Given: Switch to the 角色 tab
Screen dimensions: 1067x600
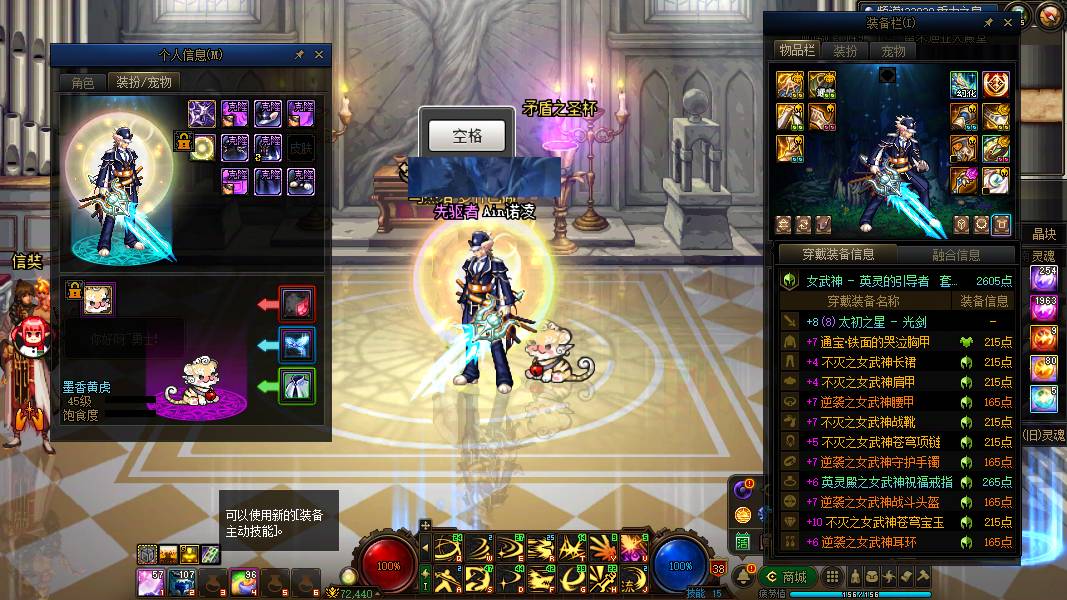Looking at the screenshot, I should [82, 83].
